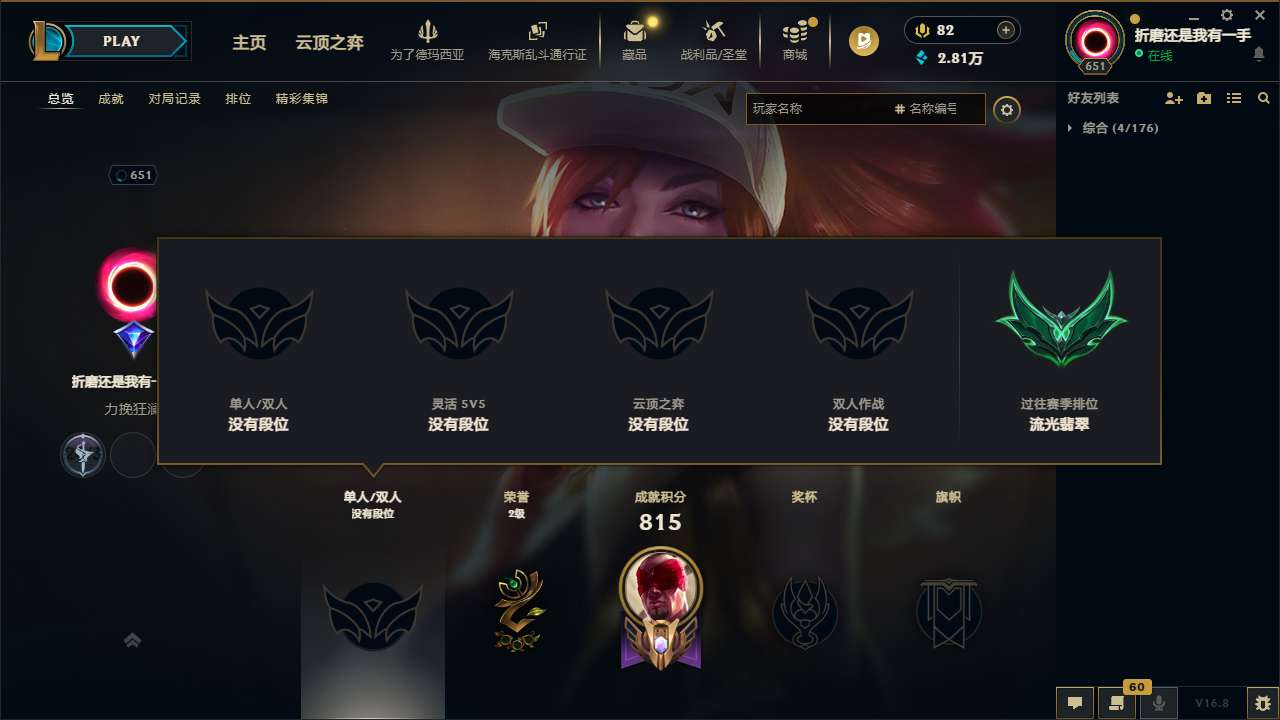
Task: Open the 海克斯乱斗通行证 pass
Action: [x=539, y=40]
